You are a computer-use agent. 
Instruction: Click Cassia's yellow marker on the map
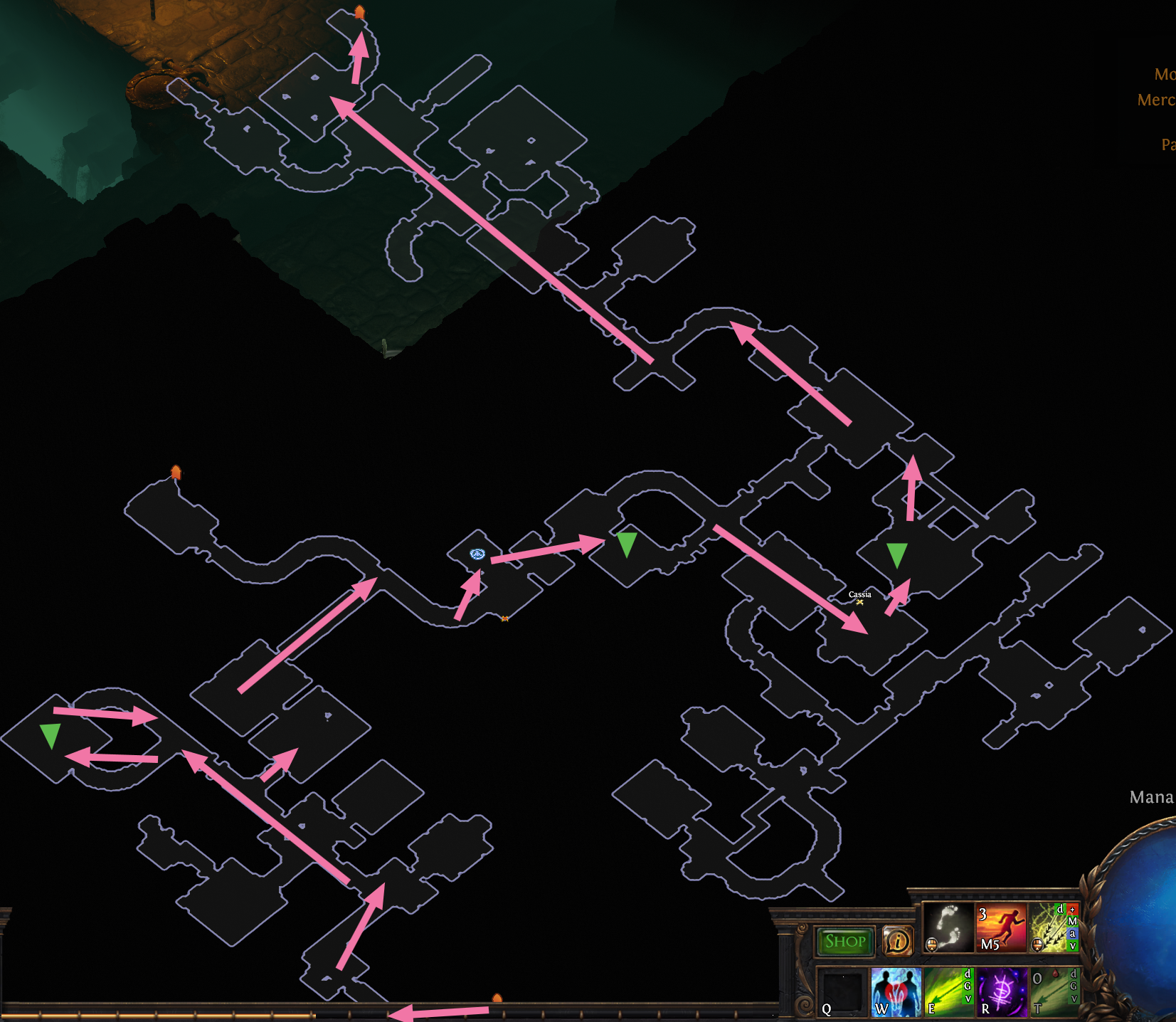[x=860, y=603]
